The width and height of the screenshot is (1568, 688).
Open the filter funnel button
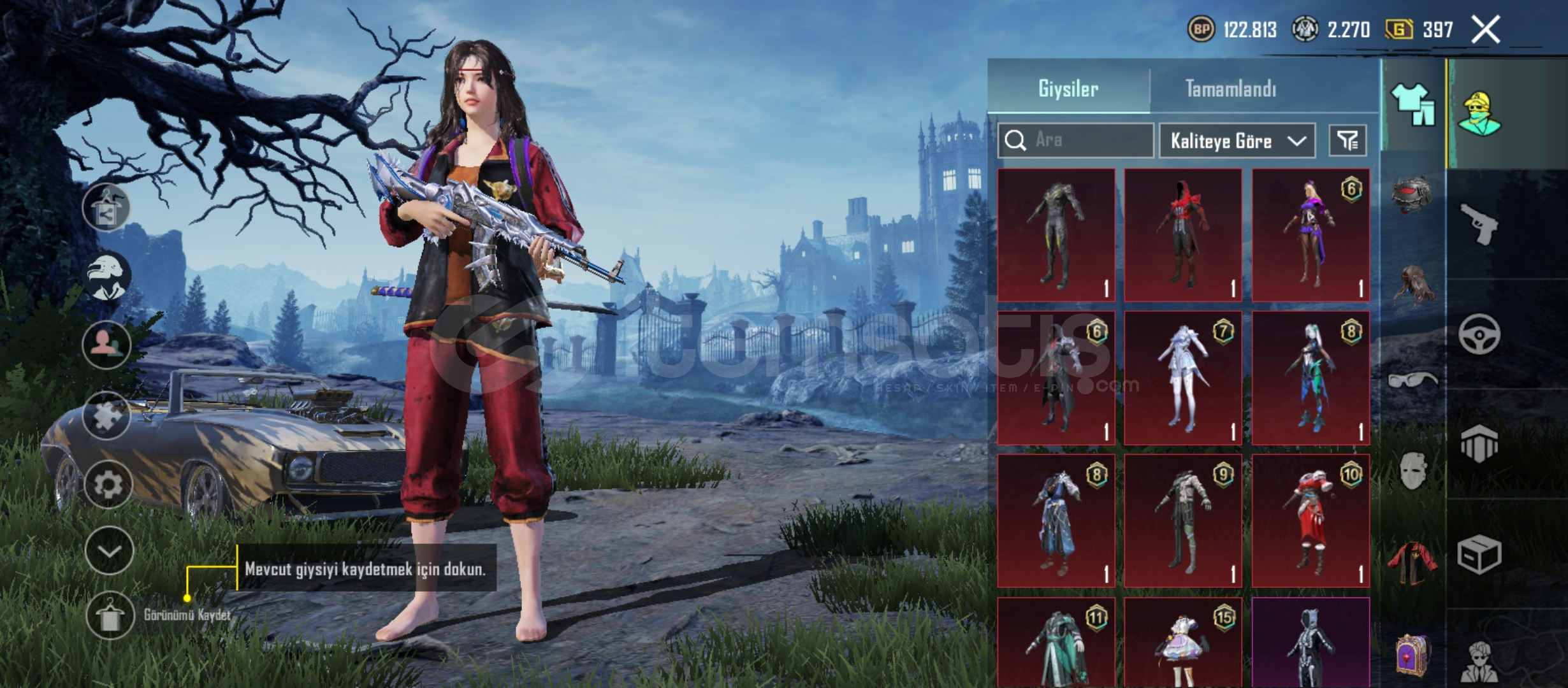click(x=1347, y=140)
